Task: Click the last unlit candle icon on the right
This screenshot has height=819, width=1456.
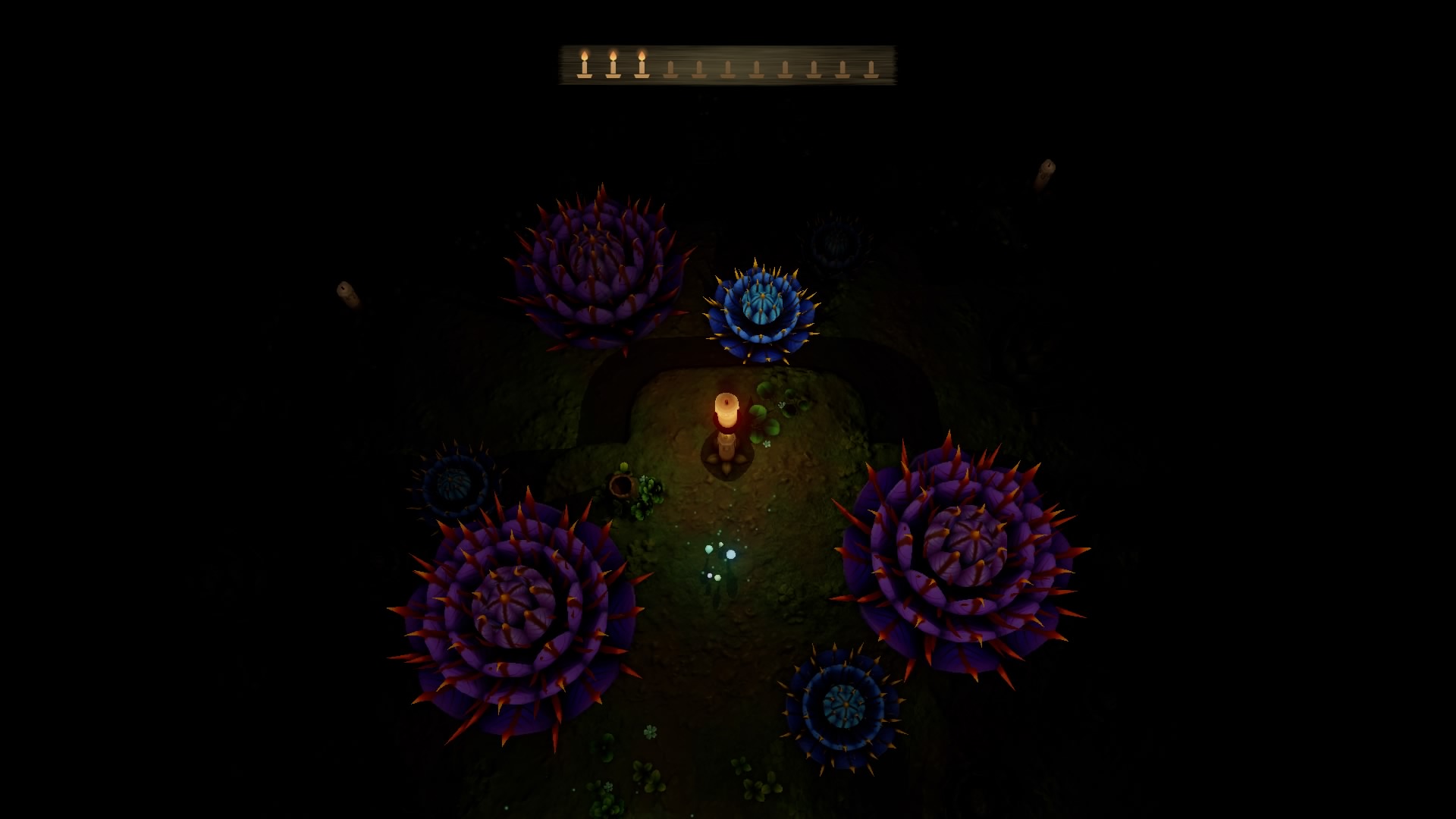Action: click(x=871, y=70)
